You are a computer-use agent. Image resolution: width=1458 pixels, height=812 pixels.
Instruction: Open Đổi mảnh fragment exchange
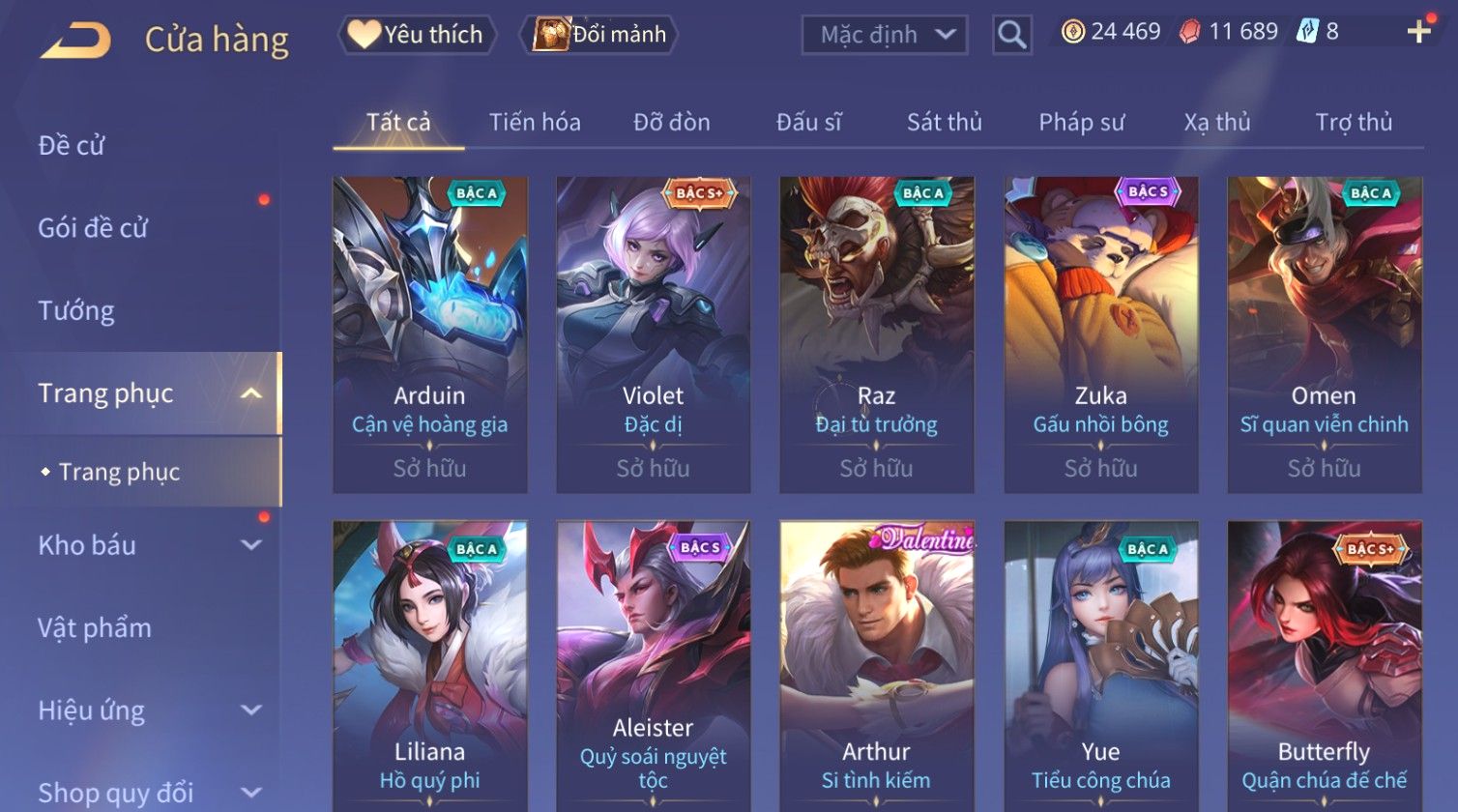click(x=599, y=35)
